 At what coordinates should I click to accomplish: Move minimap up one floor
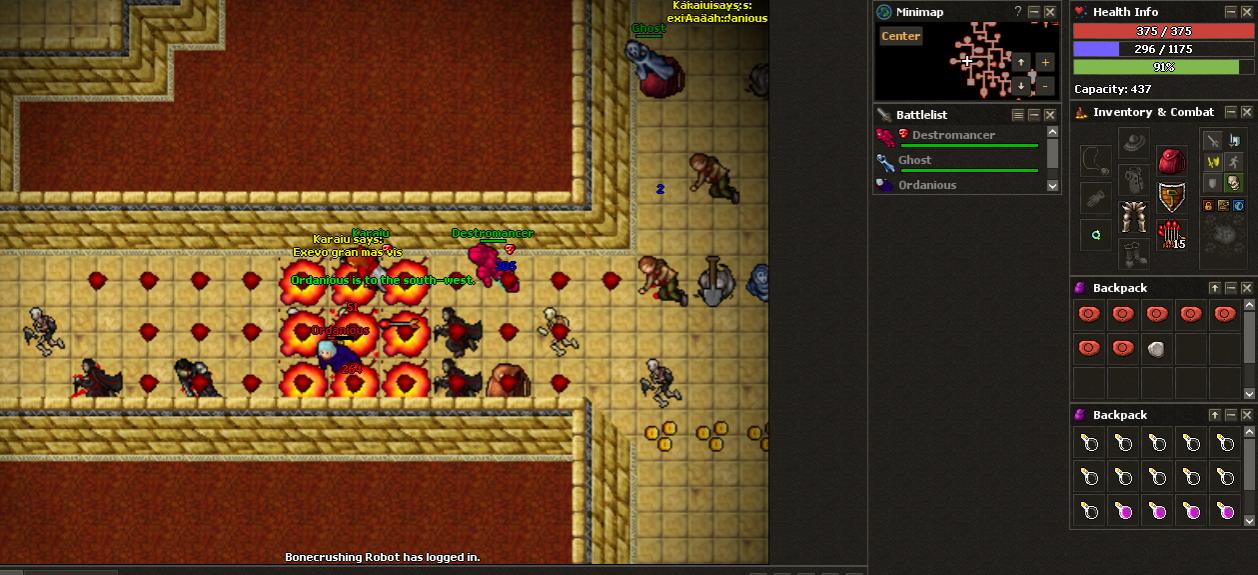(1021, 62)
